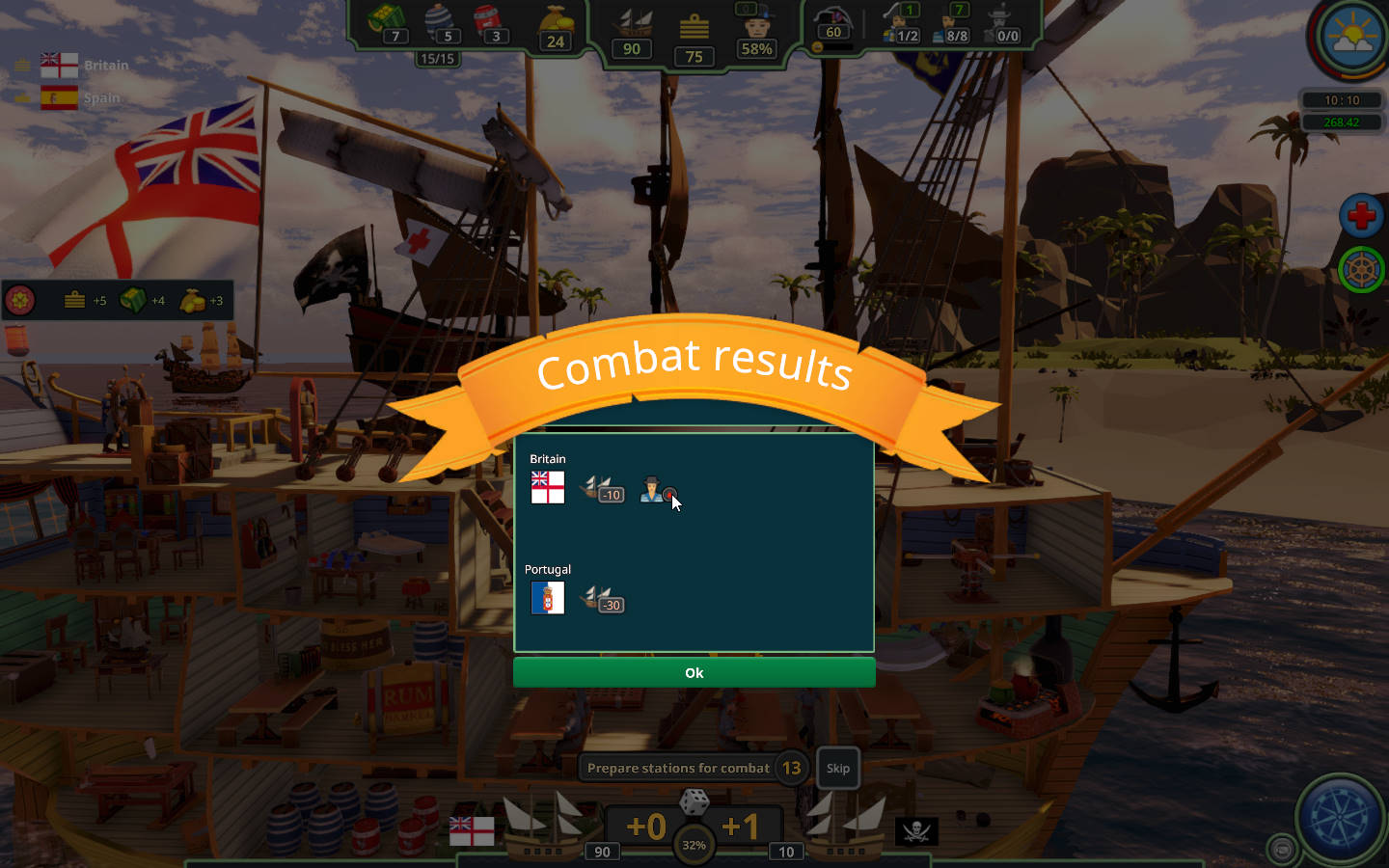Click the gold rank stripes icon
The width and height of the screenshot is (1389, 868).
[694, 27]
